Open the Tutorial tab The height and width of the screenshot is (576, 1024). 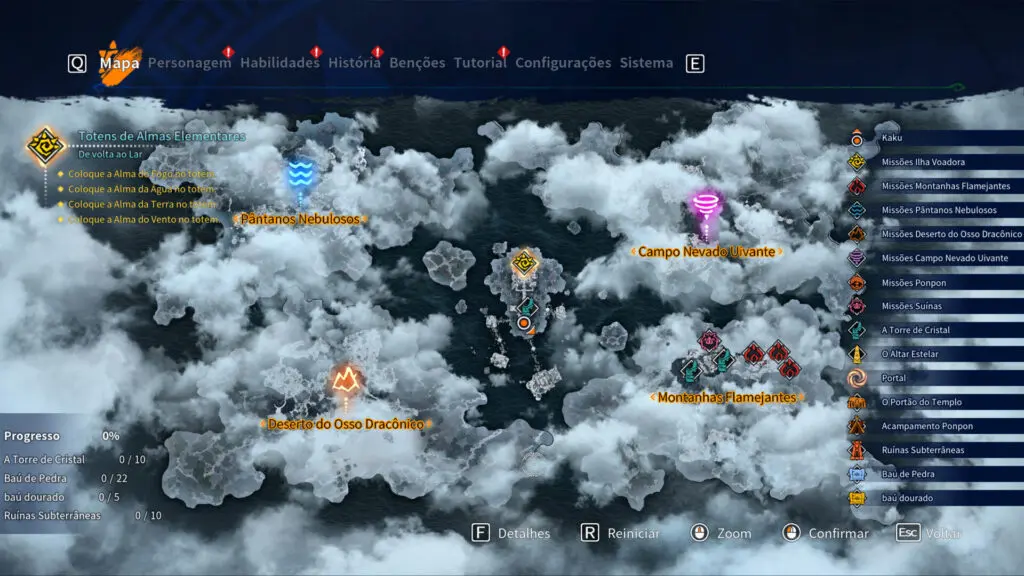coord(480,63)
